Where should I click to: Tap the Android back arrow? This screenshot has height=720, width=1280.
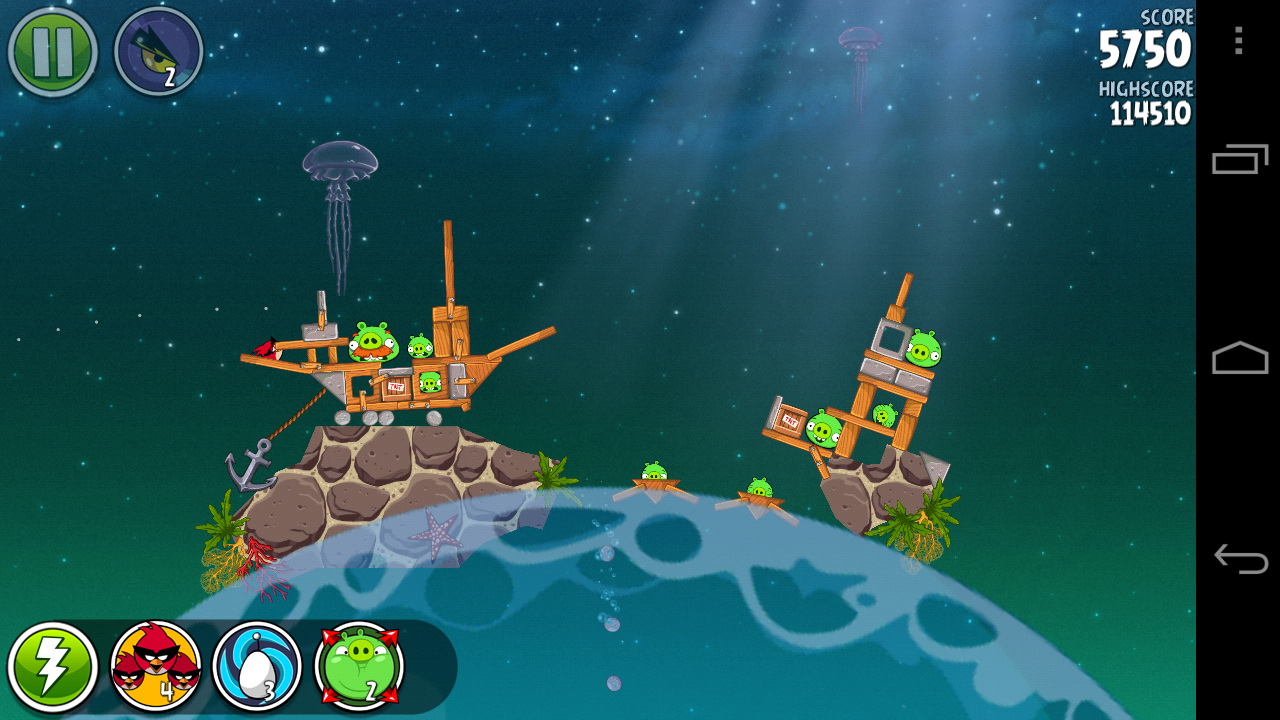[1239, 558]
